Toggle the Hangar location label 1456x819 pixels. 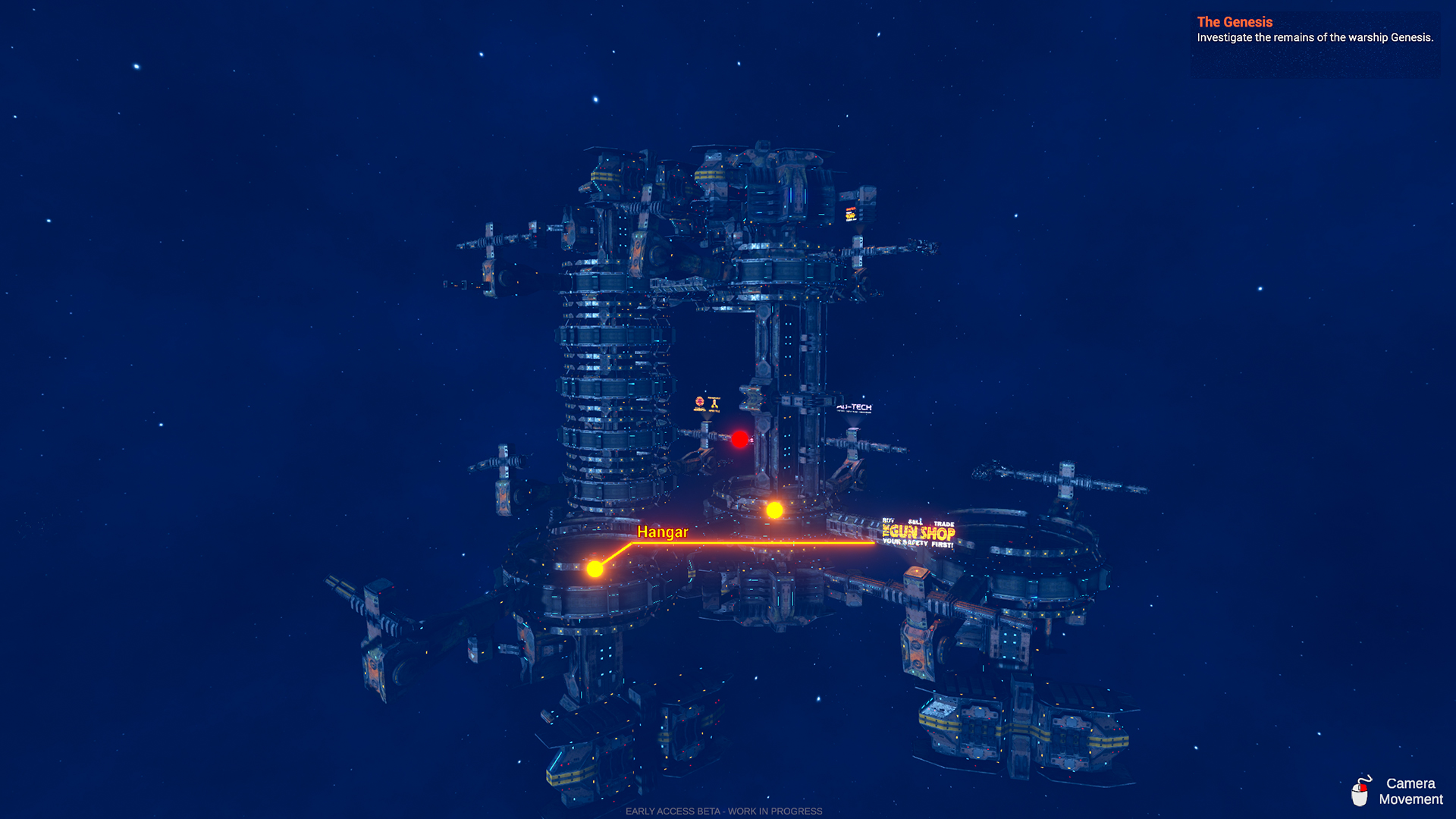coord(663,532)
